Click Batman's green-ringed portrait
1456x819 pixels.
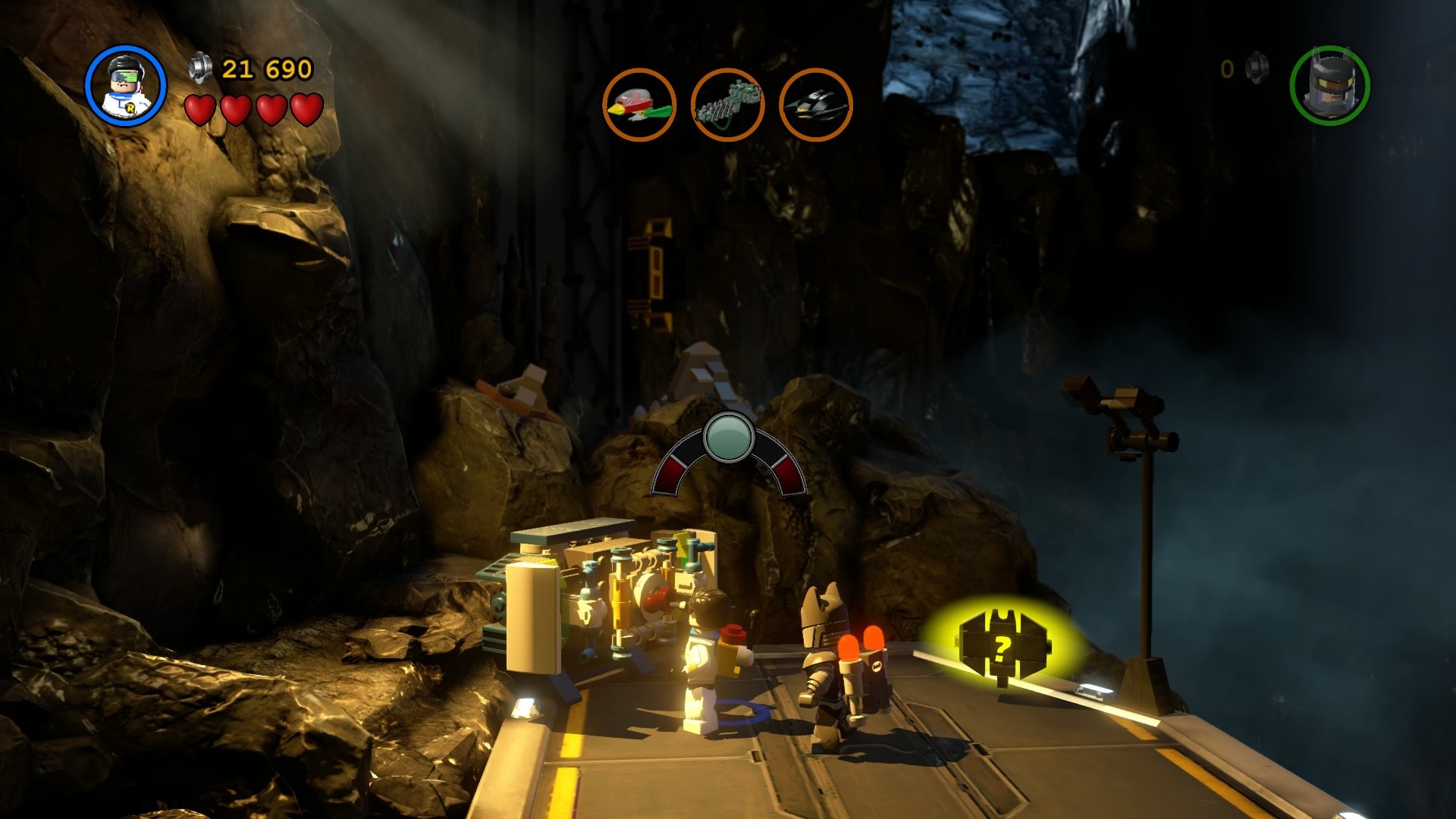1332,86
